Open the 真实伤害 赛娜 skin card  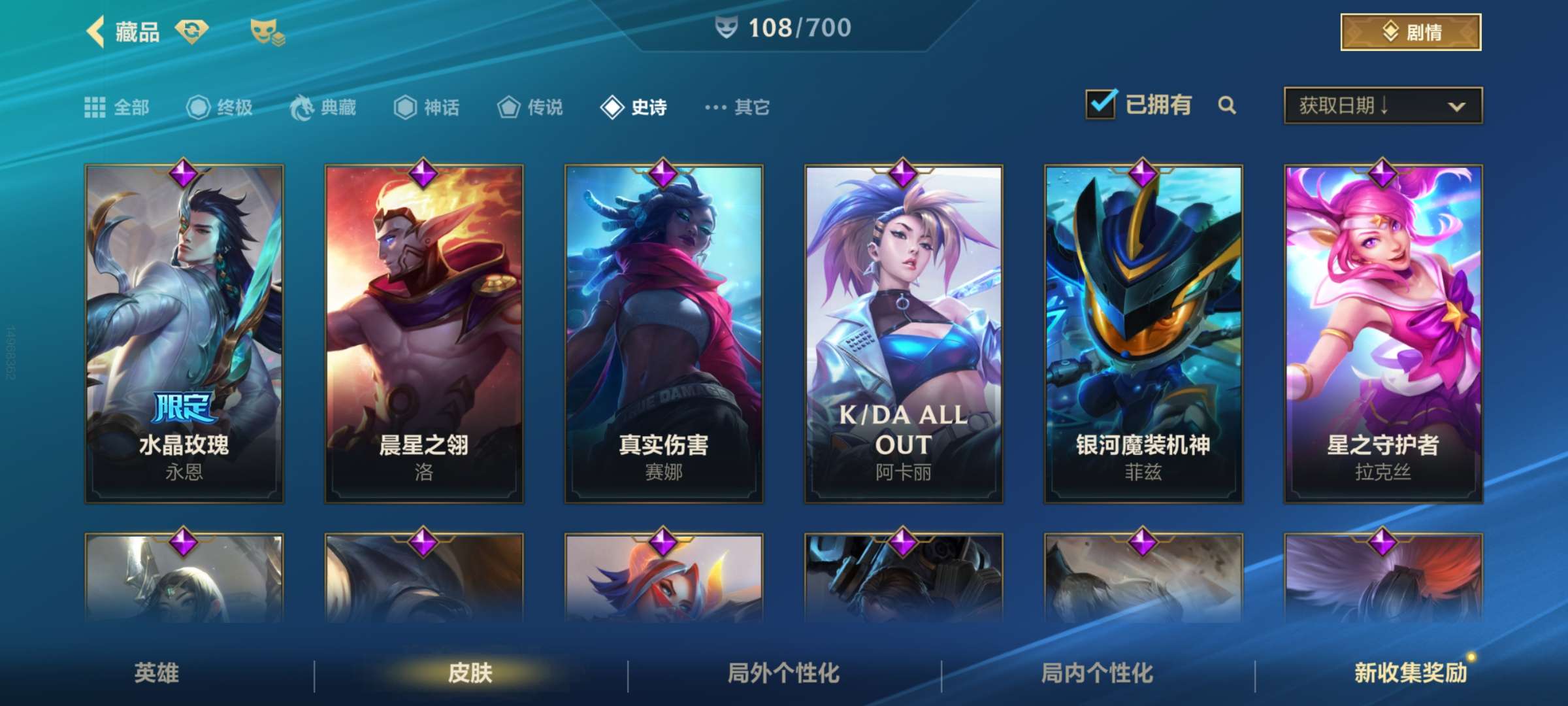tap(664, 333)
